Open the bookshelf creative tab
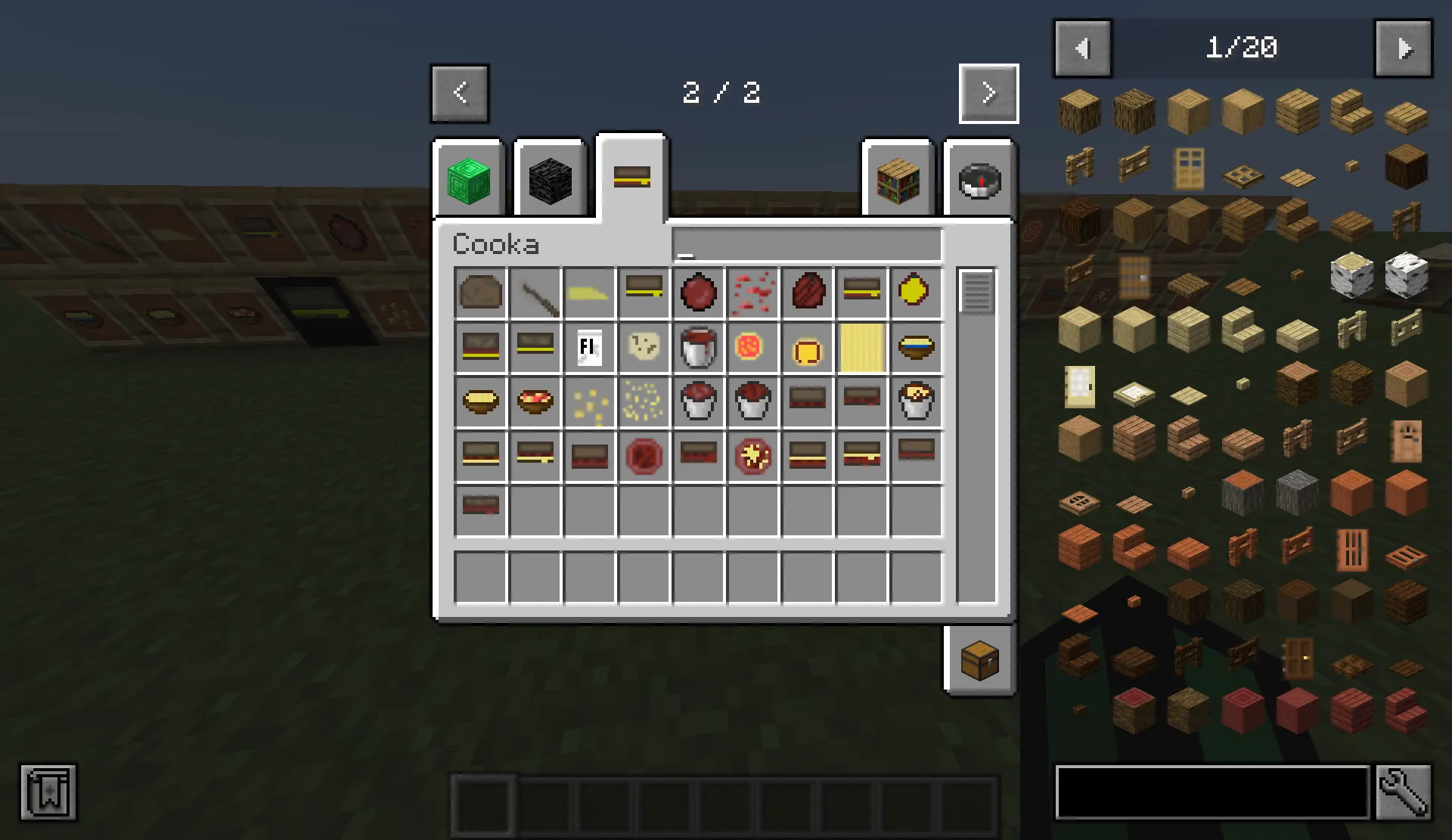Viewport: 1452px width, 840px height. pos(898,179)
